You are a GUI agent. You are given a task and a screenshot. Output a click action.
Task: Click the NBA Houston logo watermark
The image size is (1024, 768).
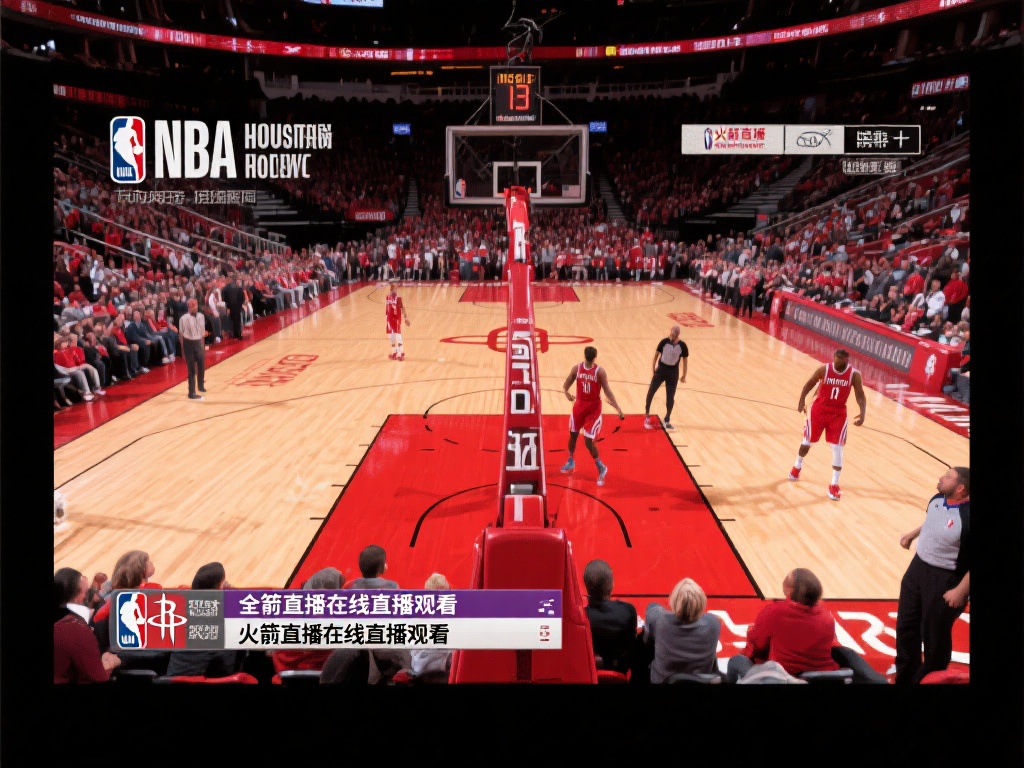[220, 149]
